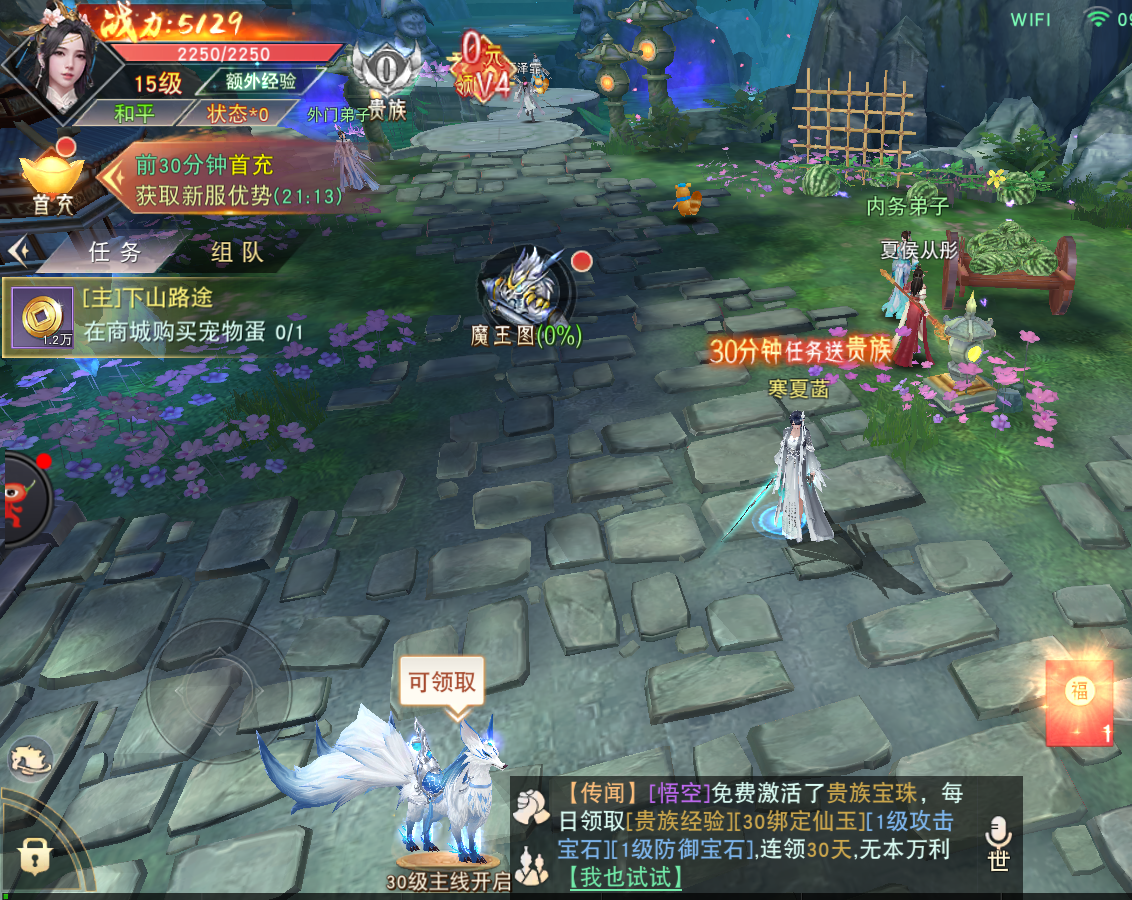Image resolution: width=1132 pixels, height=900 pixels.
Task: Open the 前30分钟首充 banner
Action: coord(238,180)
